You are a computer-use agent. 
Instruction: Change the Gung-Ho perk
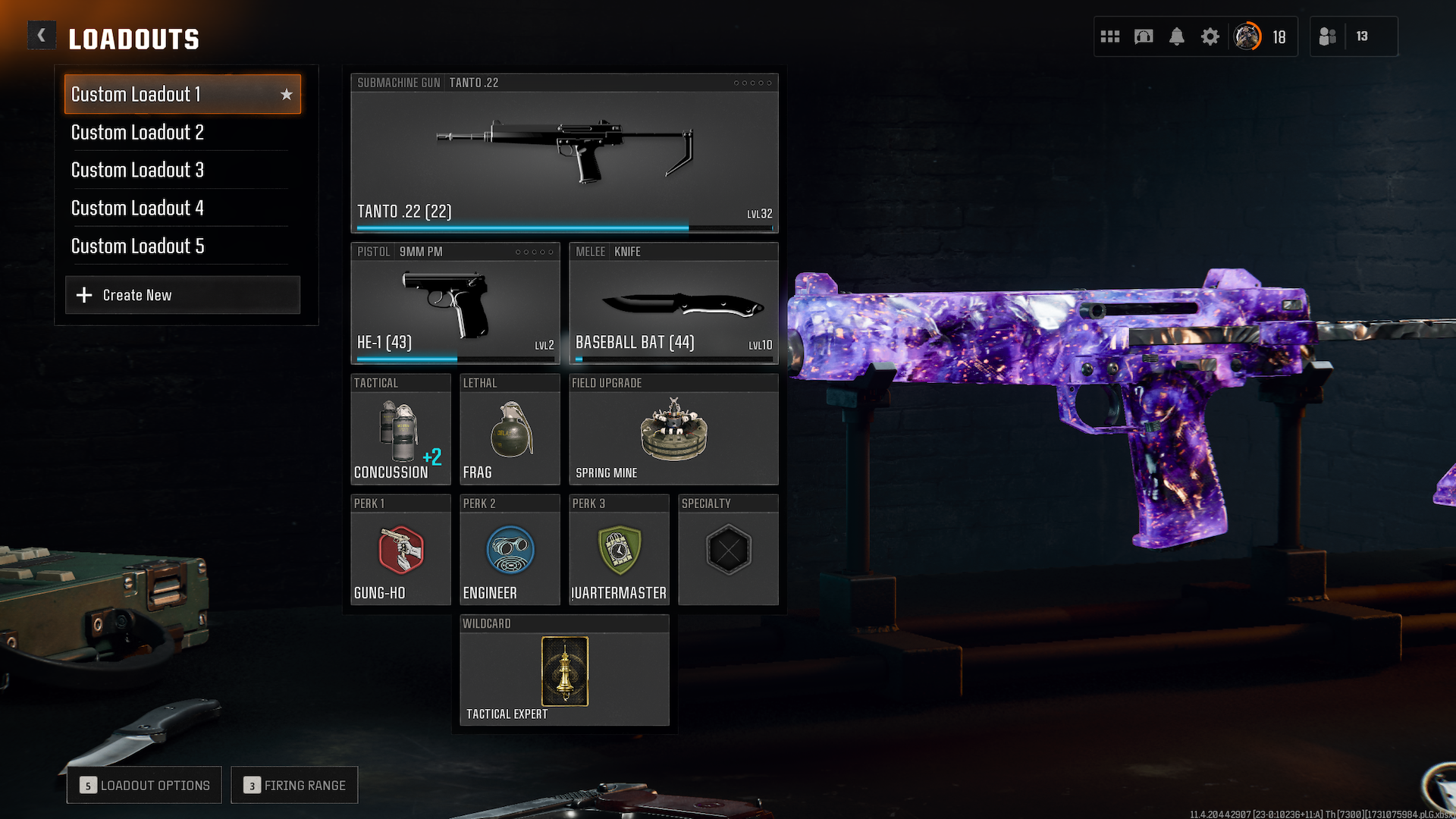point(400,551)
